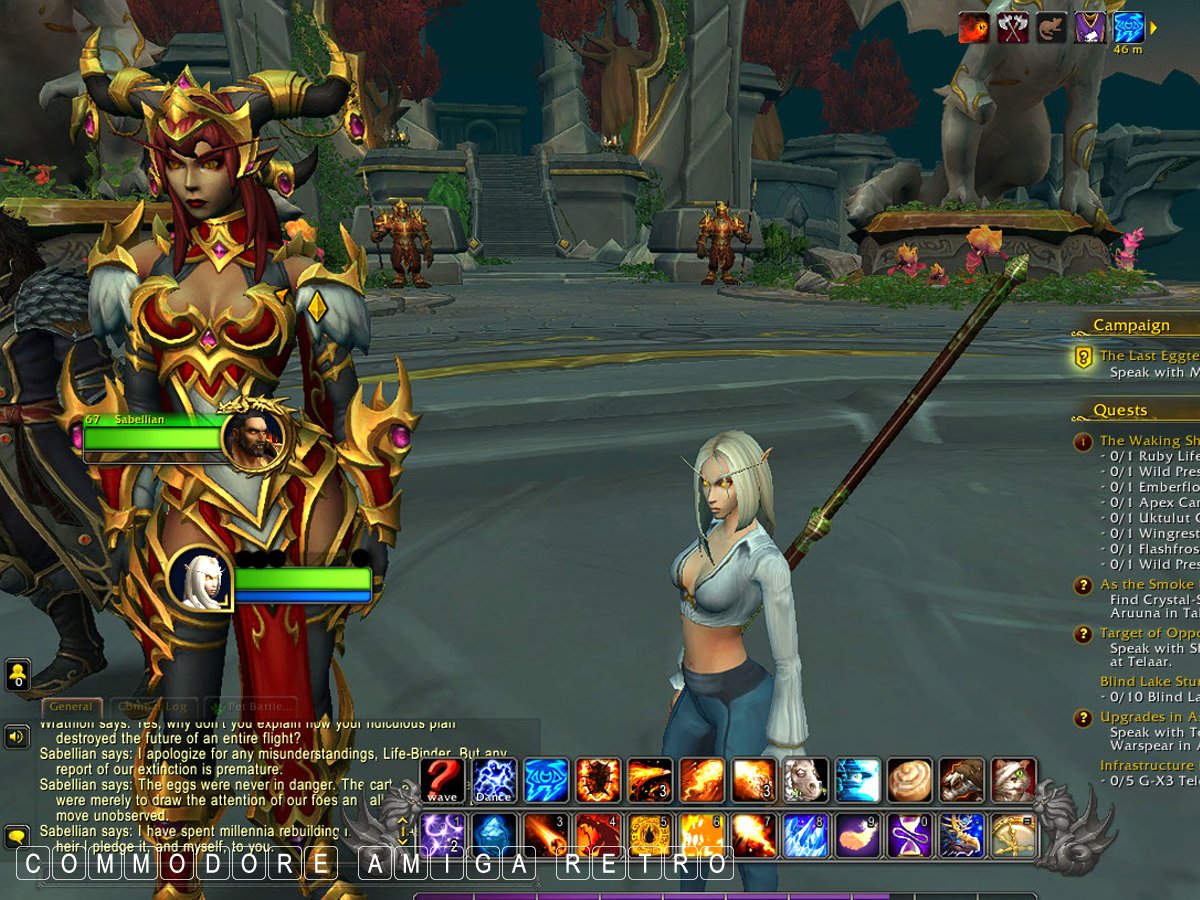Eat the cinnamon roll food item
1200x900 pixels.
pos(910,780)
